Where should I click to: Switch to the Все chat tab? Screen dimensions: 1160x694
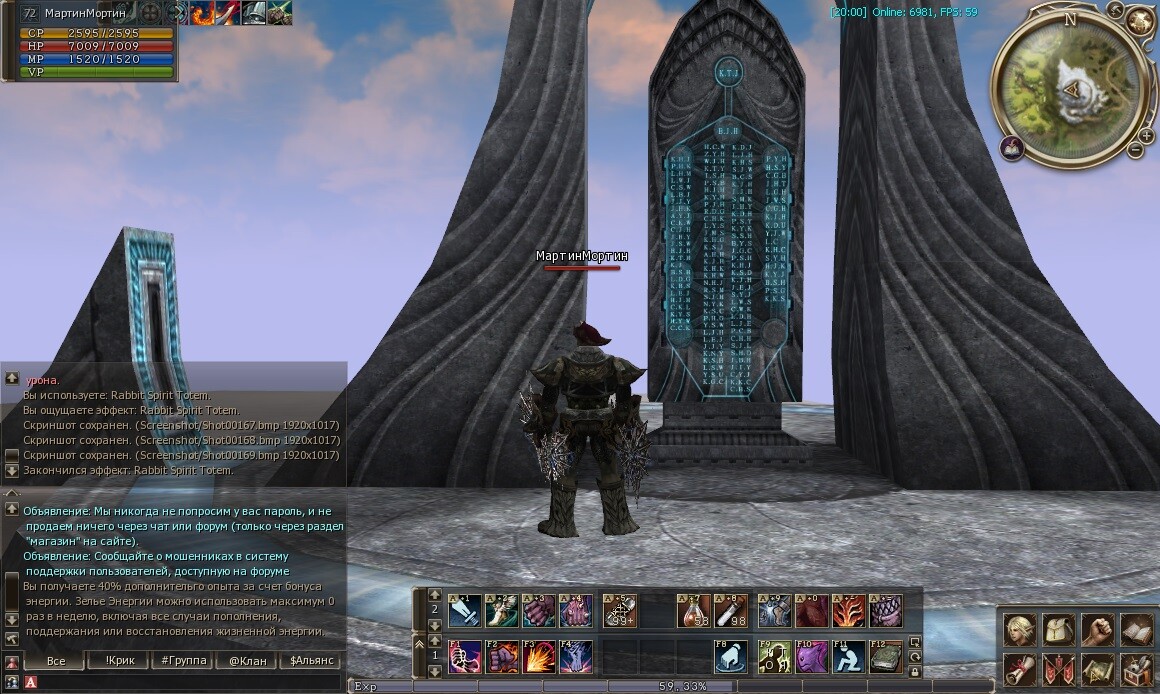point(56,661)
